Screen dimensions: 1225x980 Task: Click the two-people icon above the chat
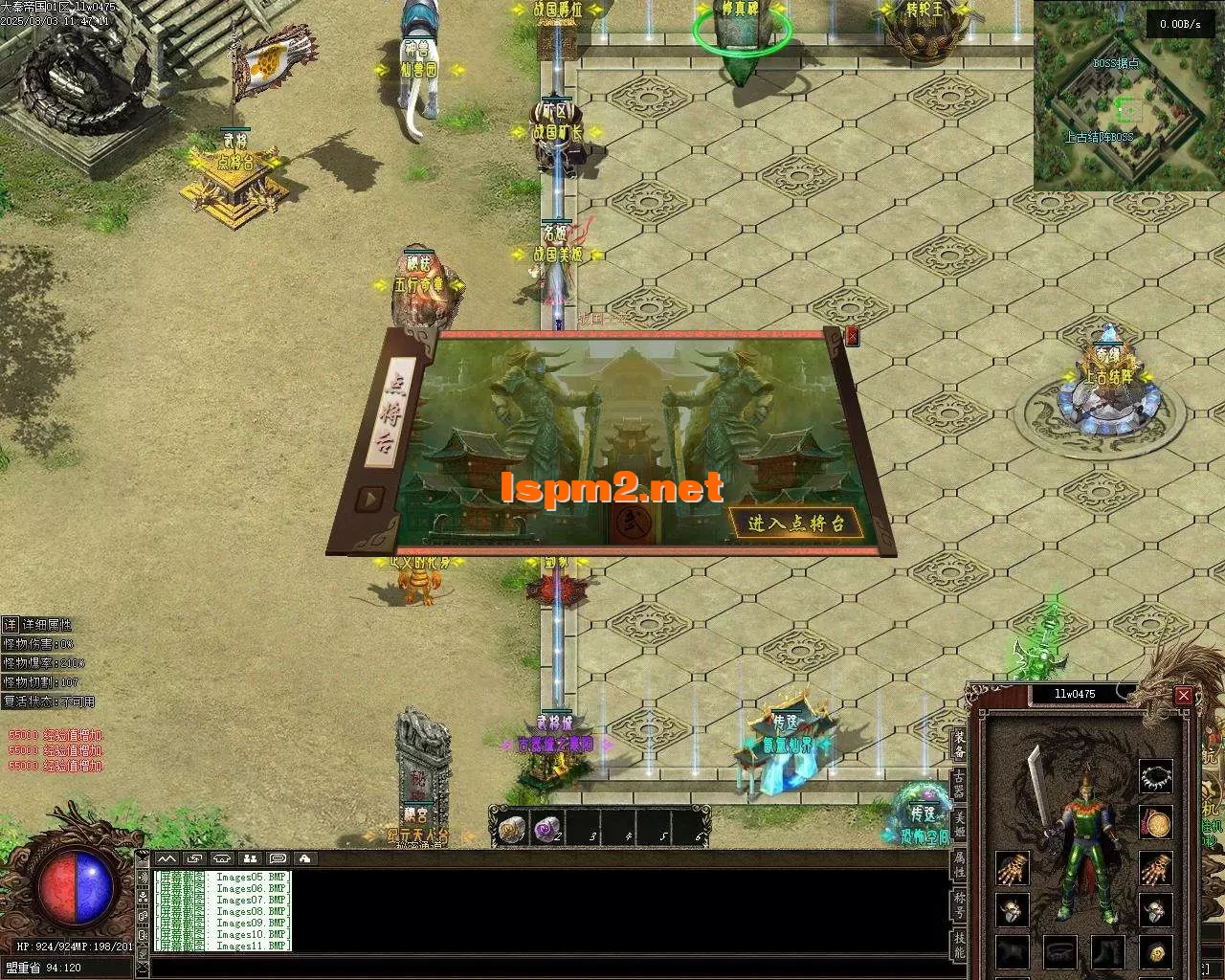250,858
